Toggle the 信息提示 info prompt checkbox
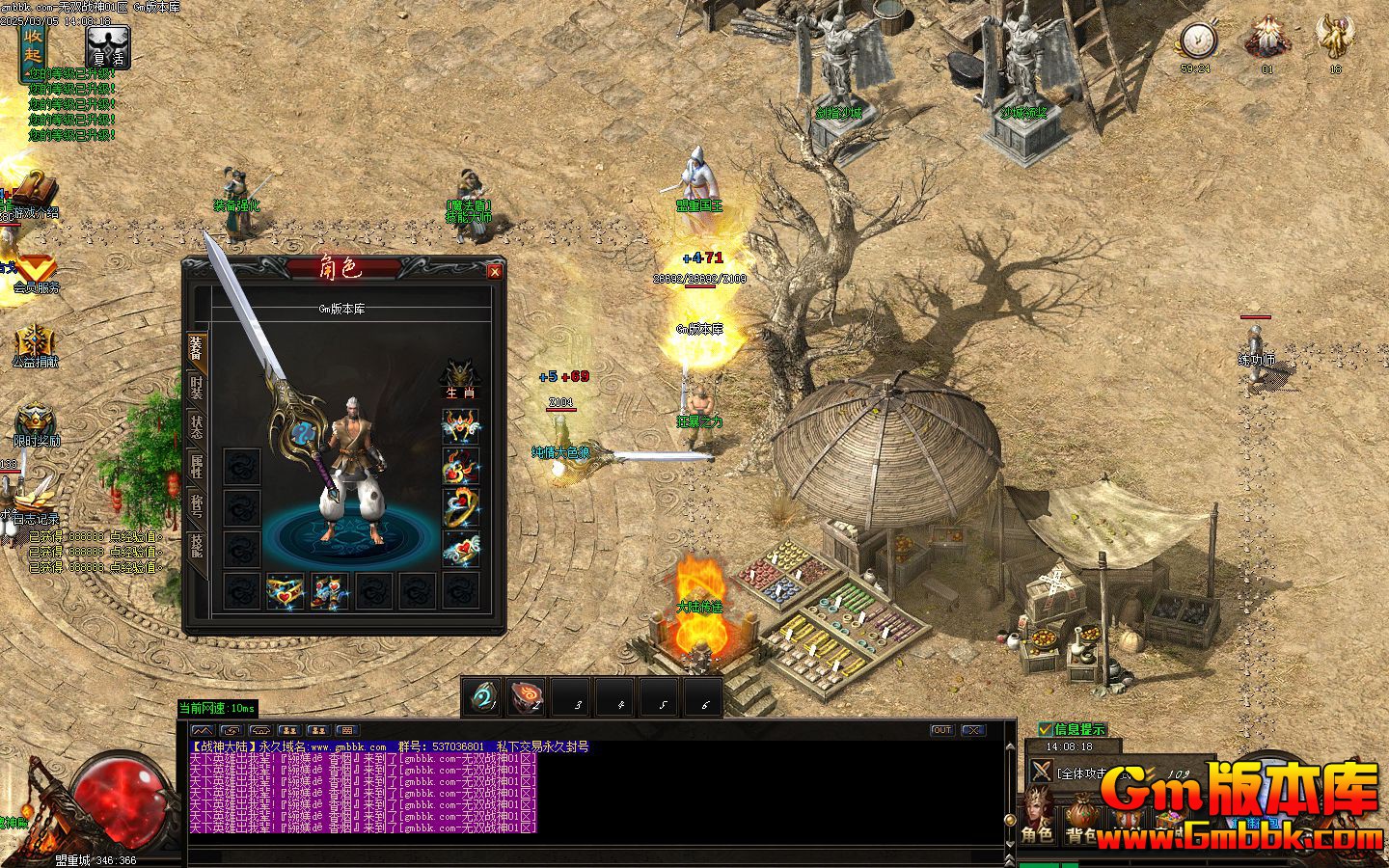The width and height of the screenshot is (1389, 868). pyautogui.click(x=1047, y=729)
